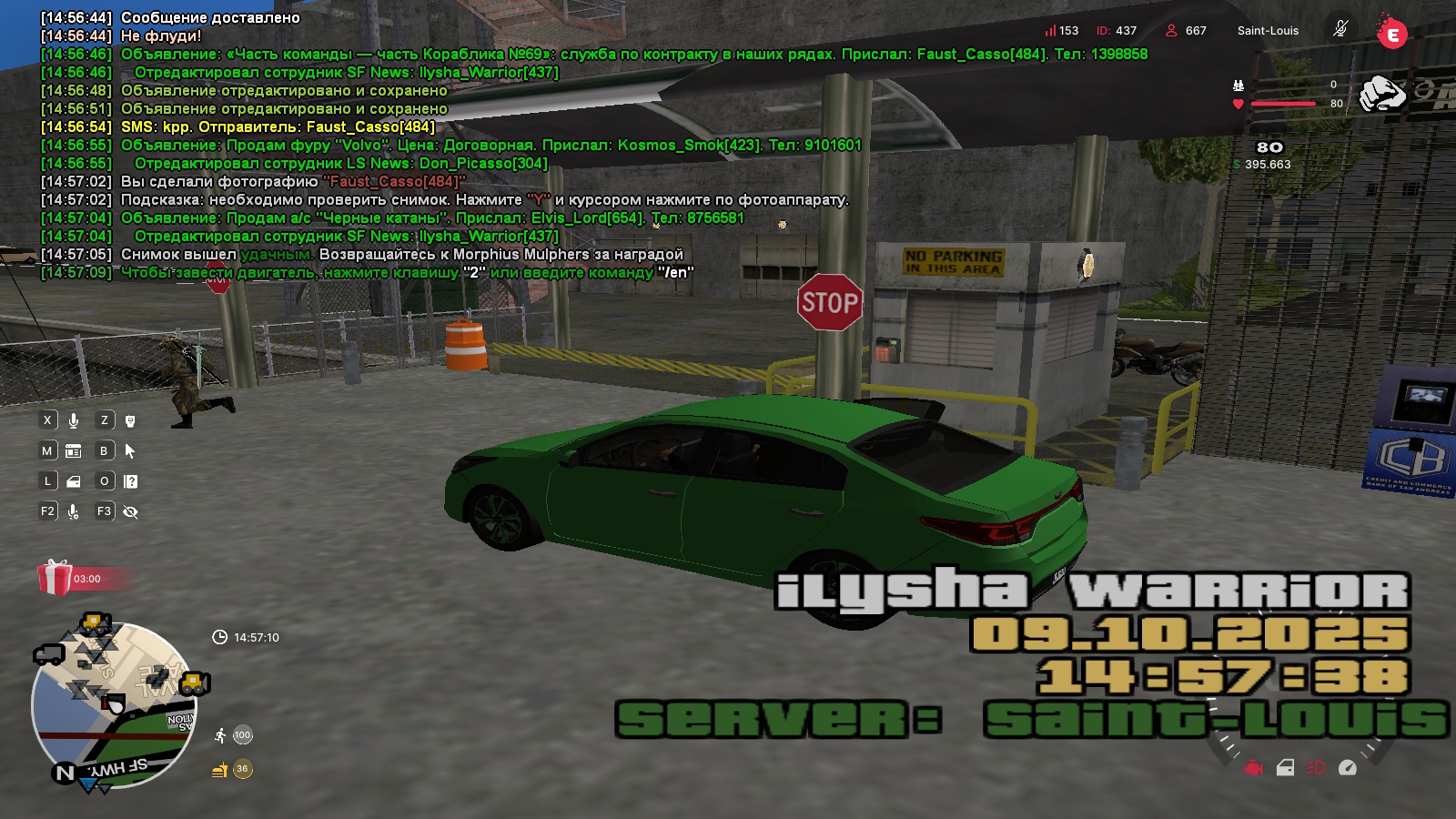Viewport: 1456px width, 819px height.
Task: Open the menu panel icon
Action: point(74,451)
